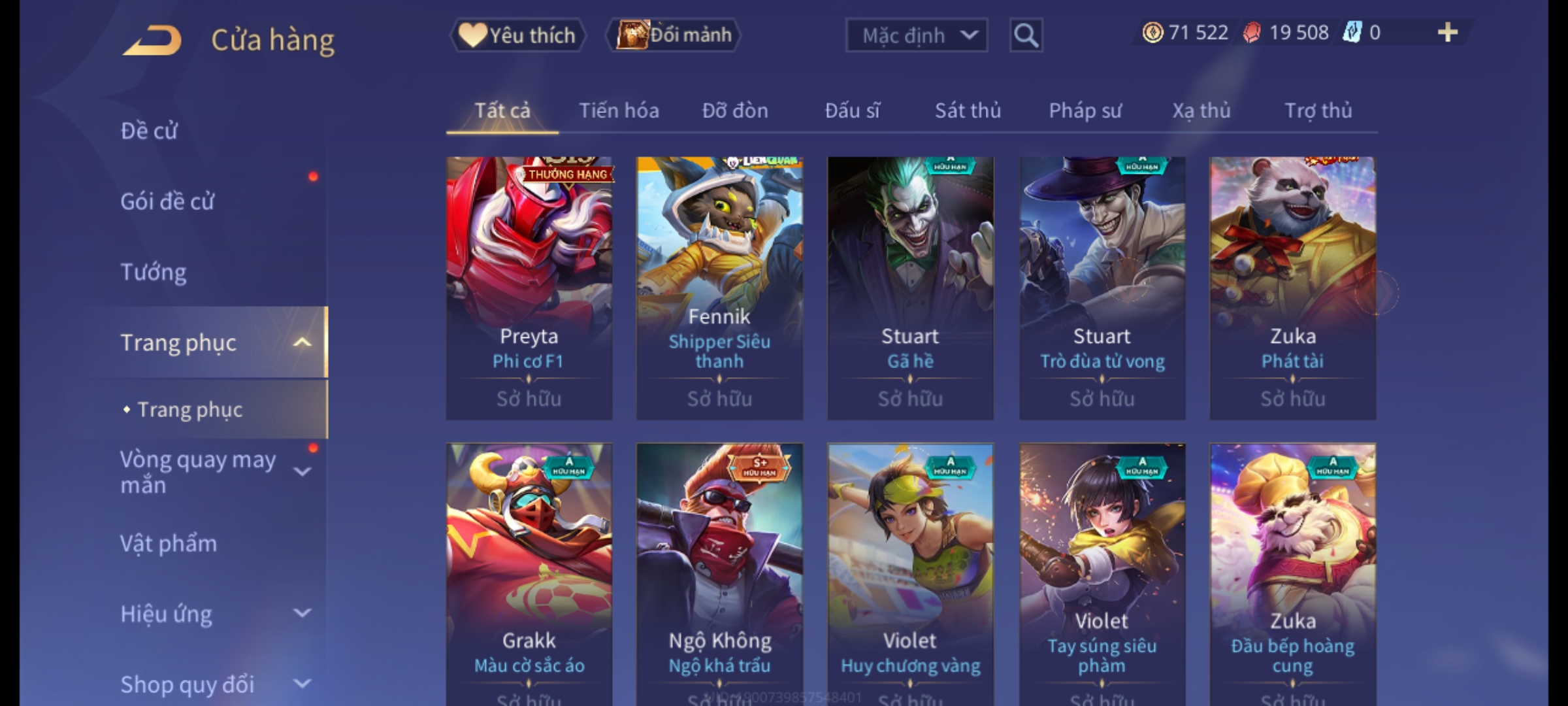
Task: Open the Yêu thích favorites list
Action: 517,35
